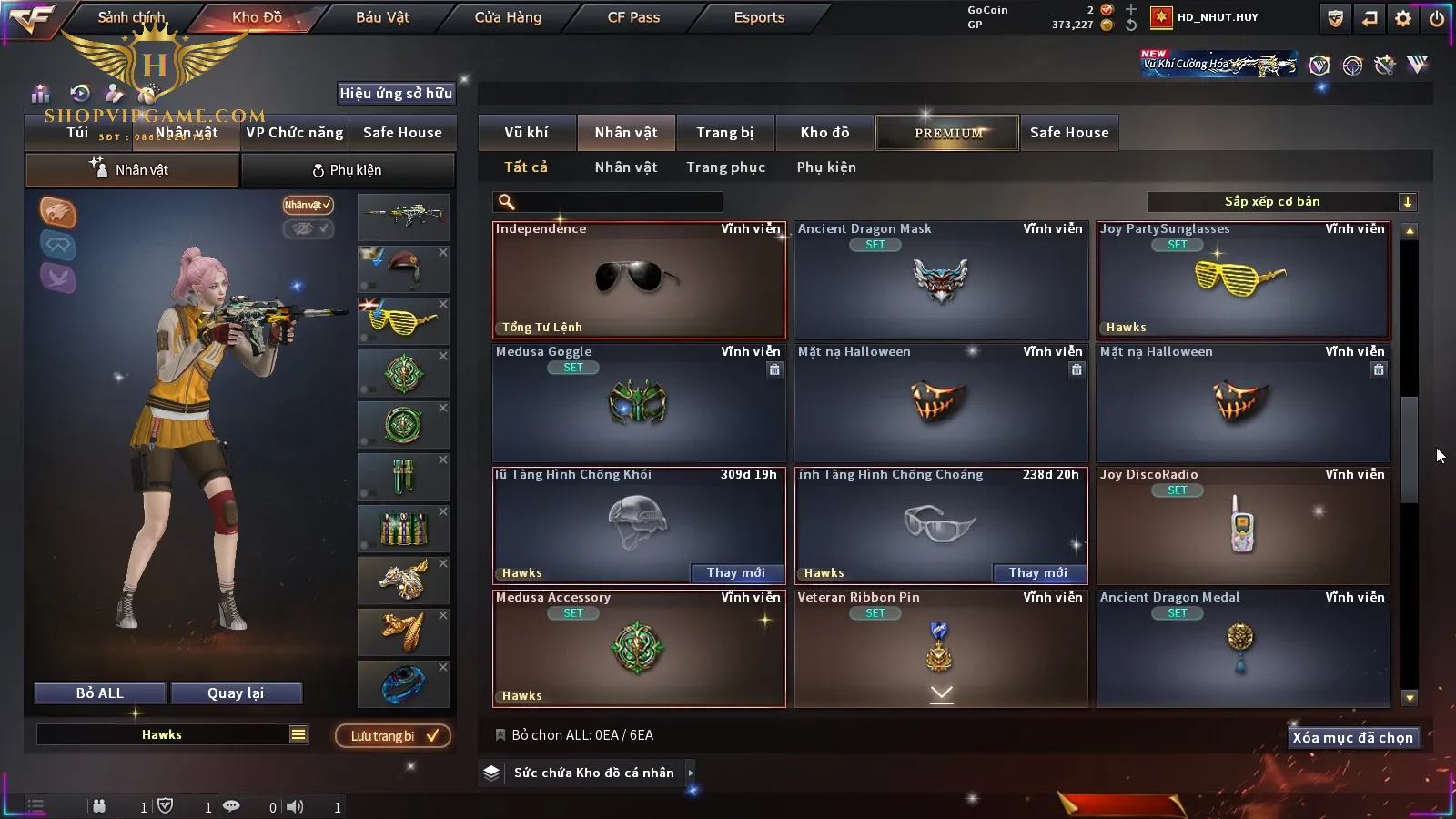Click the Bỏ ALL button
The width and height of the screenshot is (1456, 819).
point(100,693)
